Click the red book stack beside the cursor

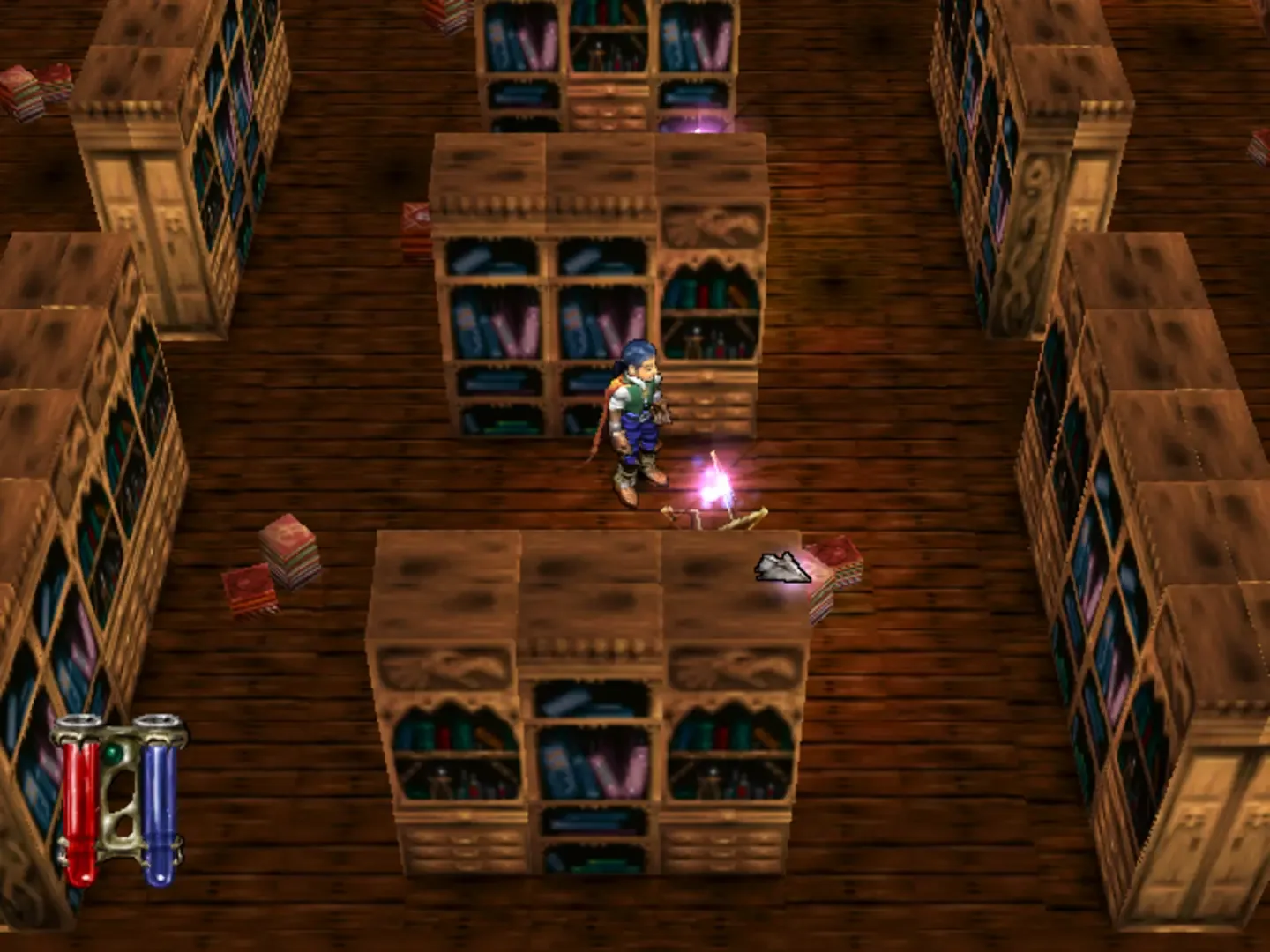click(833, 573)
